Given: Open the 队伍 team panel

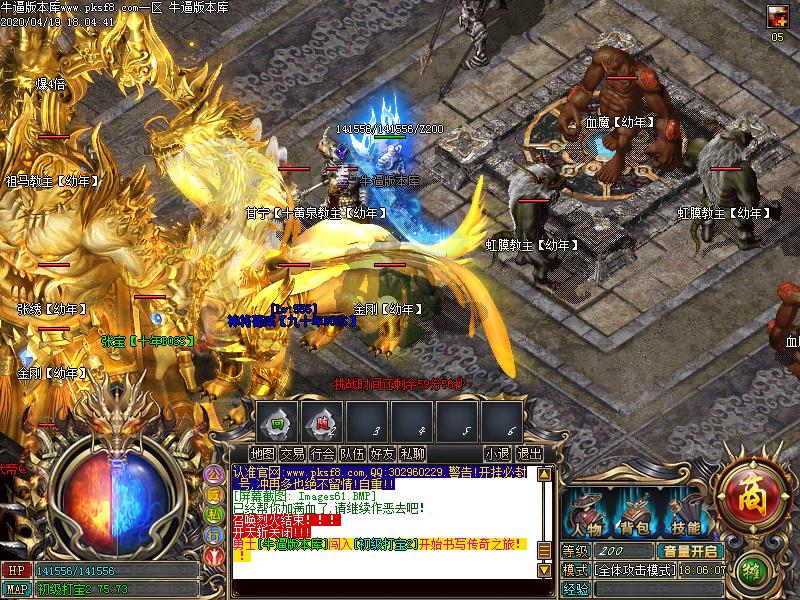Looking at the screenshot, I should (x=352, y=454).
